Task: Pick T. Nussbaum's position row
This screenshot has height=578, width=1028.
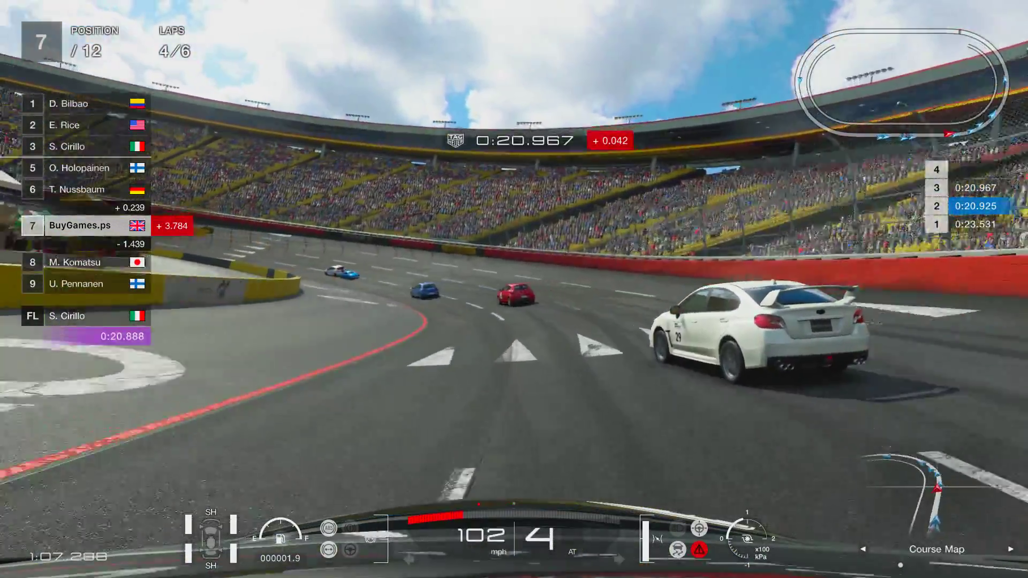Action: (85, 189)
